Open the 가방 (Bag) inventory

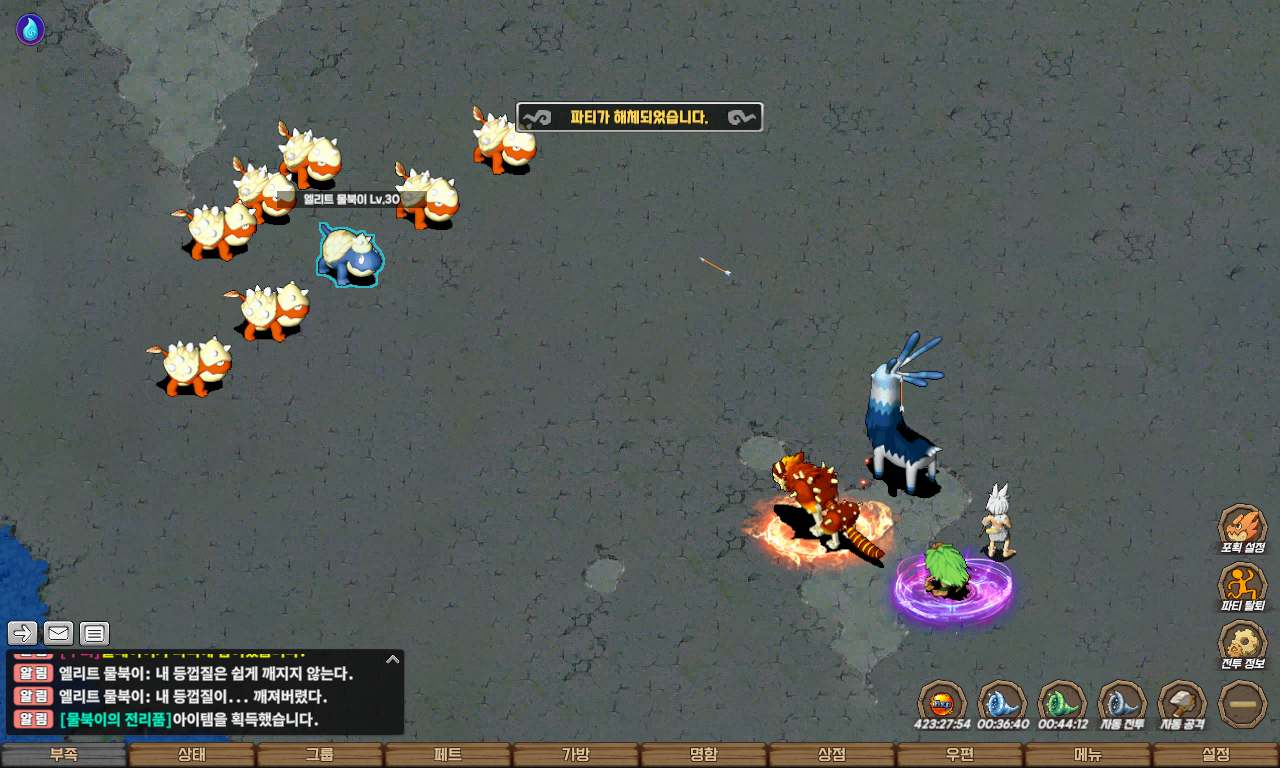pos(575,755)
